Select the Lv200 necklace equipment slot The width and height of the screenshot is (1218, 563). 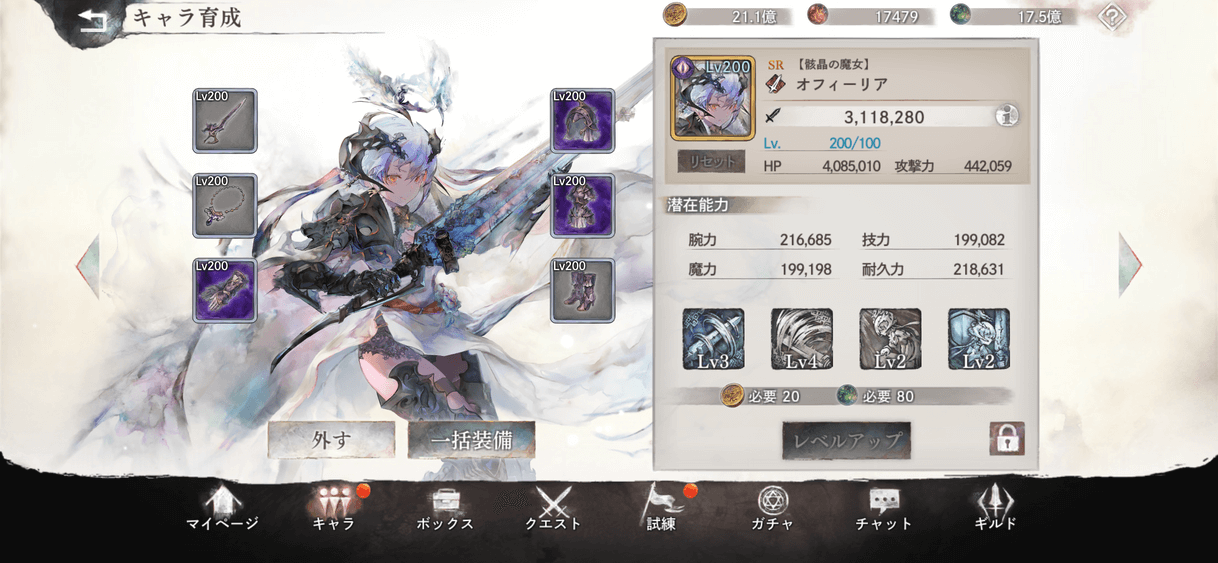point(224,206)
